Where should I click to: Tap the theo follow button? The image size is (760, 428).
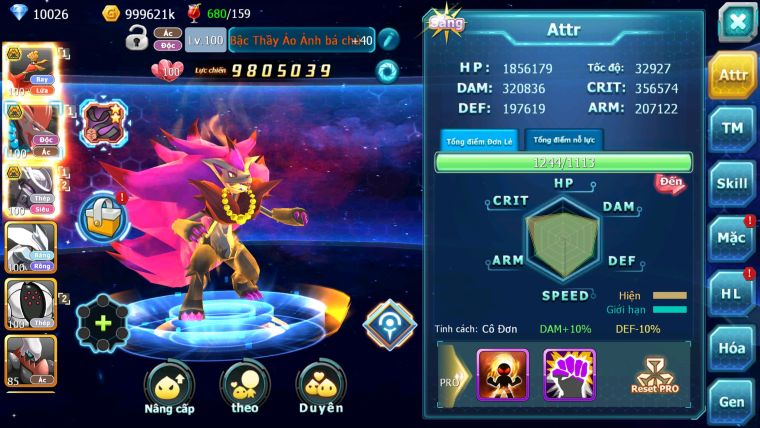pos(244,388)
